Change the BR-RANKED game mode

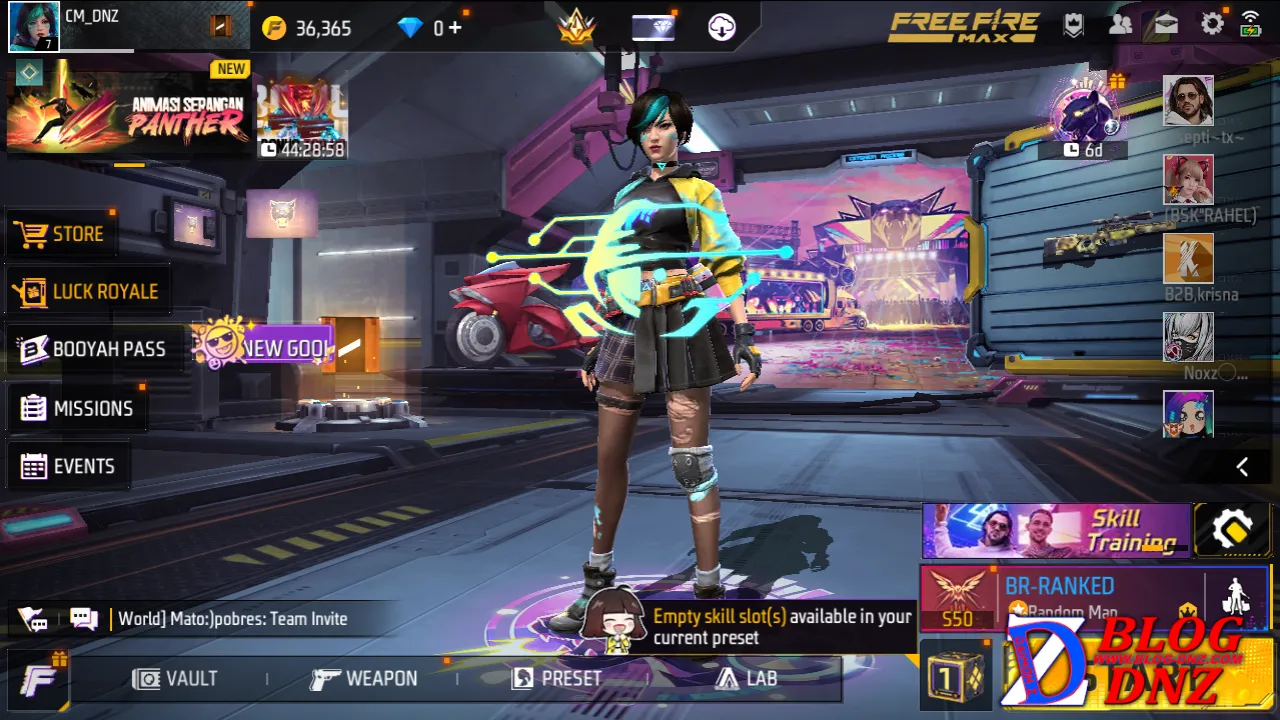[x=1060, y=596]
